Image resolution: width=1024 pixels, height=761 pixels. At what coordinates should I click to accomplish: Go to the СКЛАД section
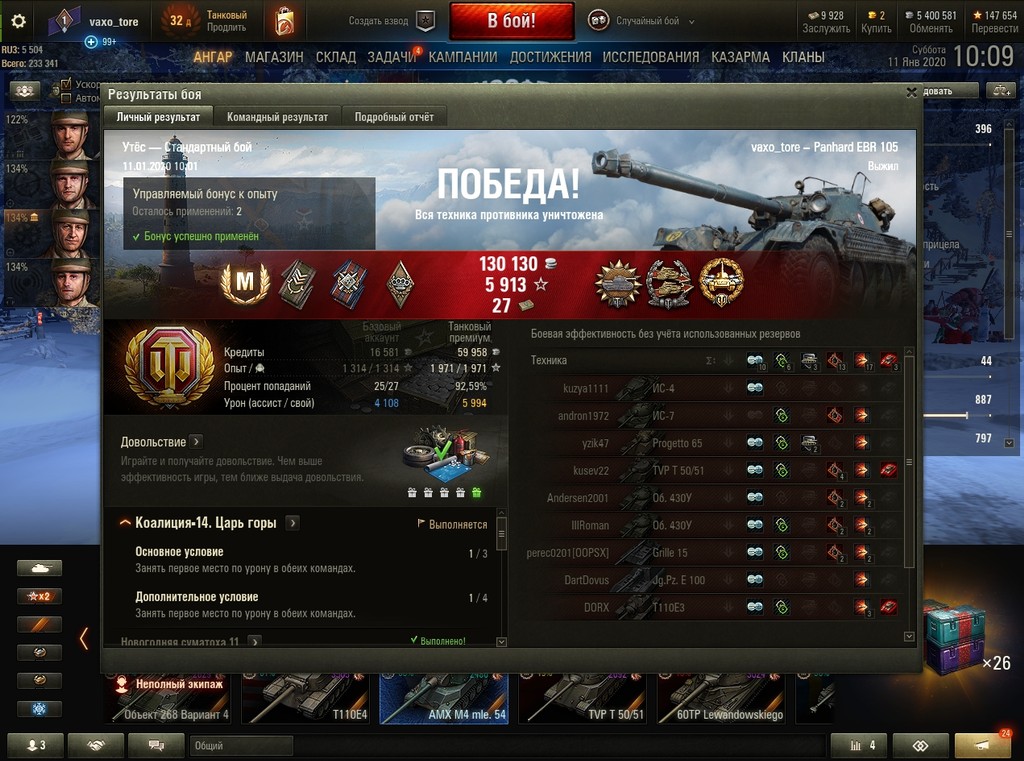pyautogui.click(x=335, y=57)
